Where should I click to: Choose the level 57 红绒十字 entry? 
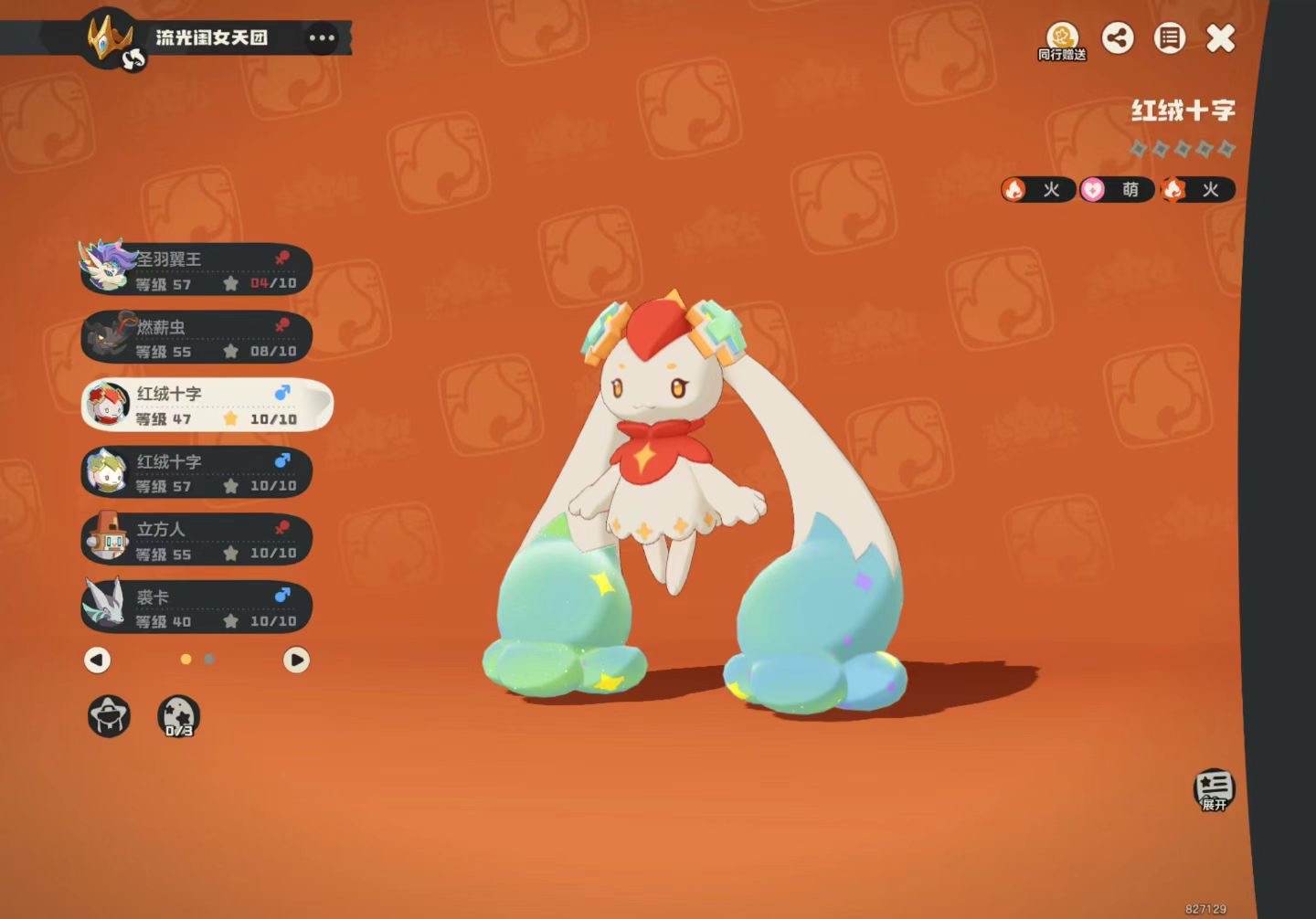[196, 473]
